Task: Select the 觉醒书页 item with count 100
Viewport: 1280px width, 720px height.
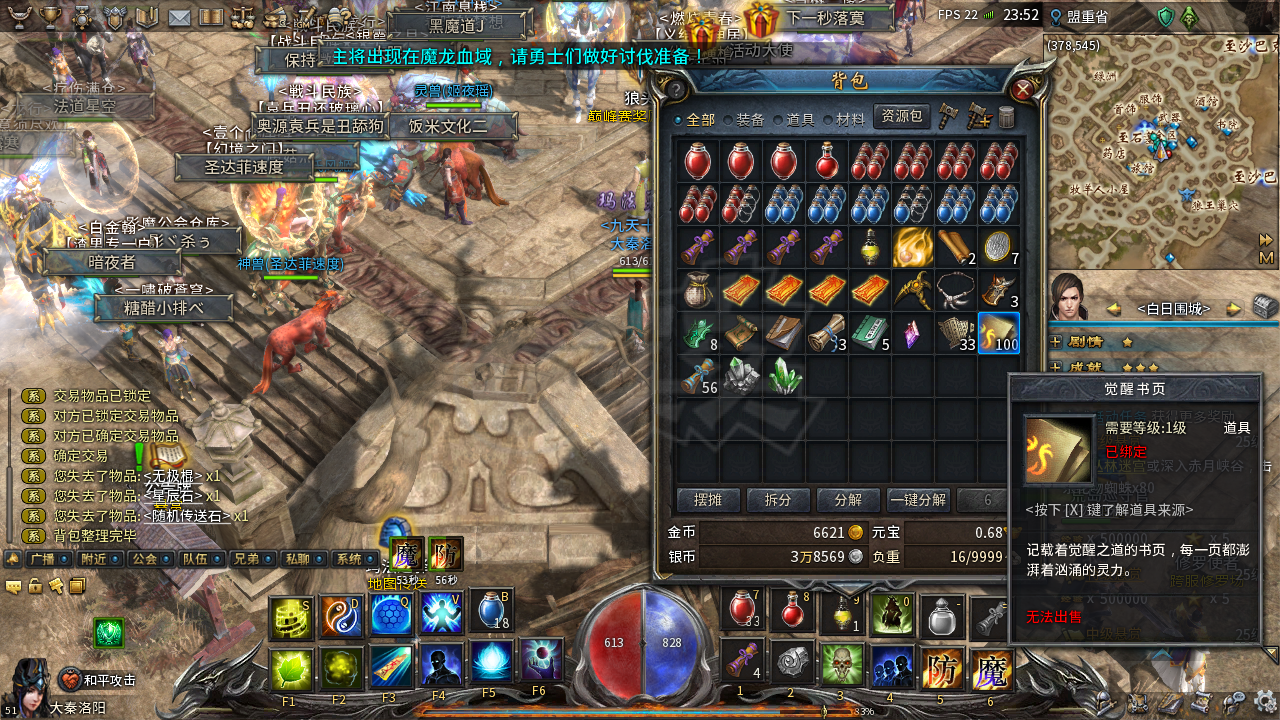Action: point(998,333)
